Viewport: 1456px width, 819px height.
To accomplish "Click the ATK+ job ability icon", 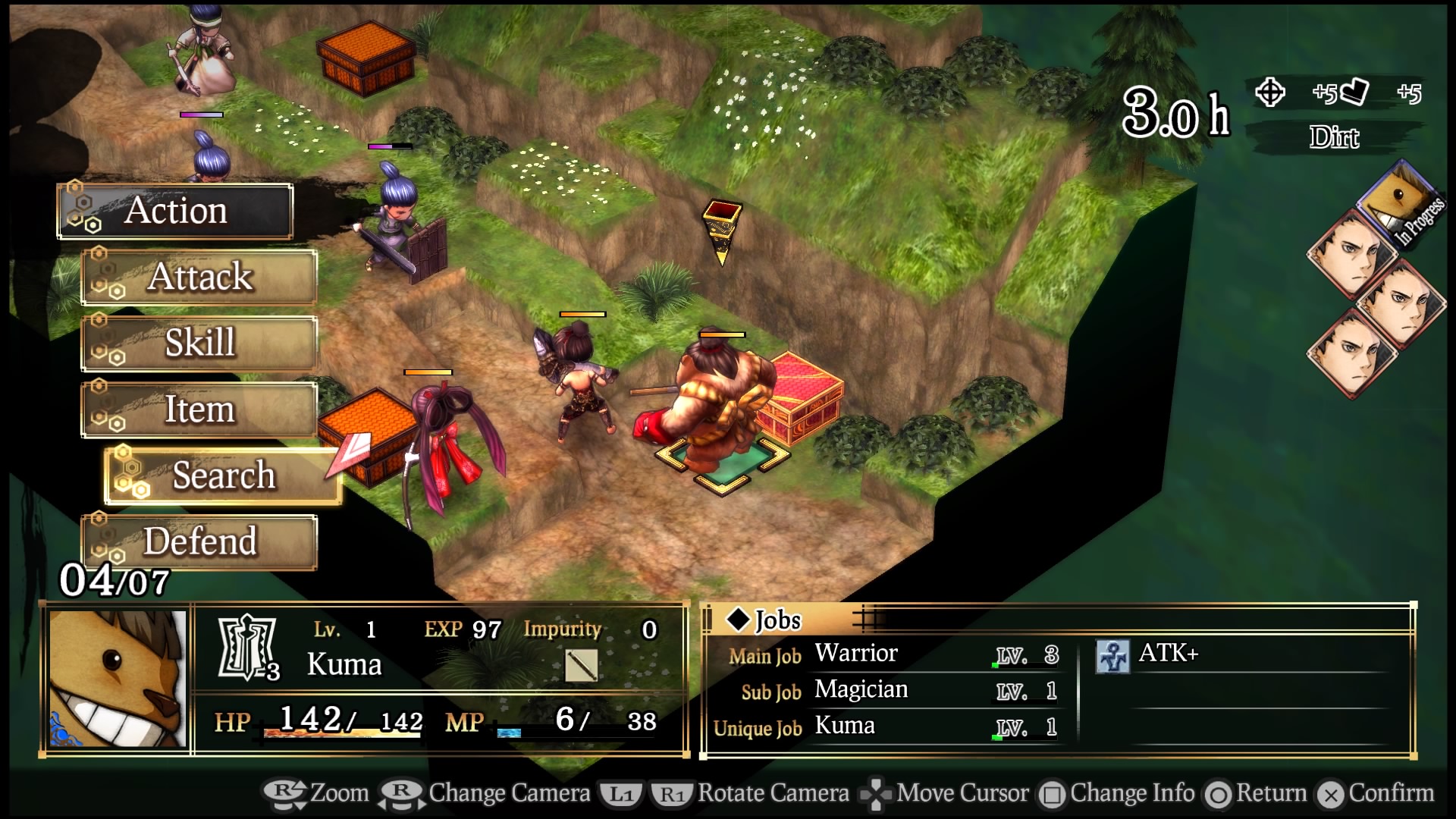I will [1112, 656].
